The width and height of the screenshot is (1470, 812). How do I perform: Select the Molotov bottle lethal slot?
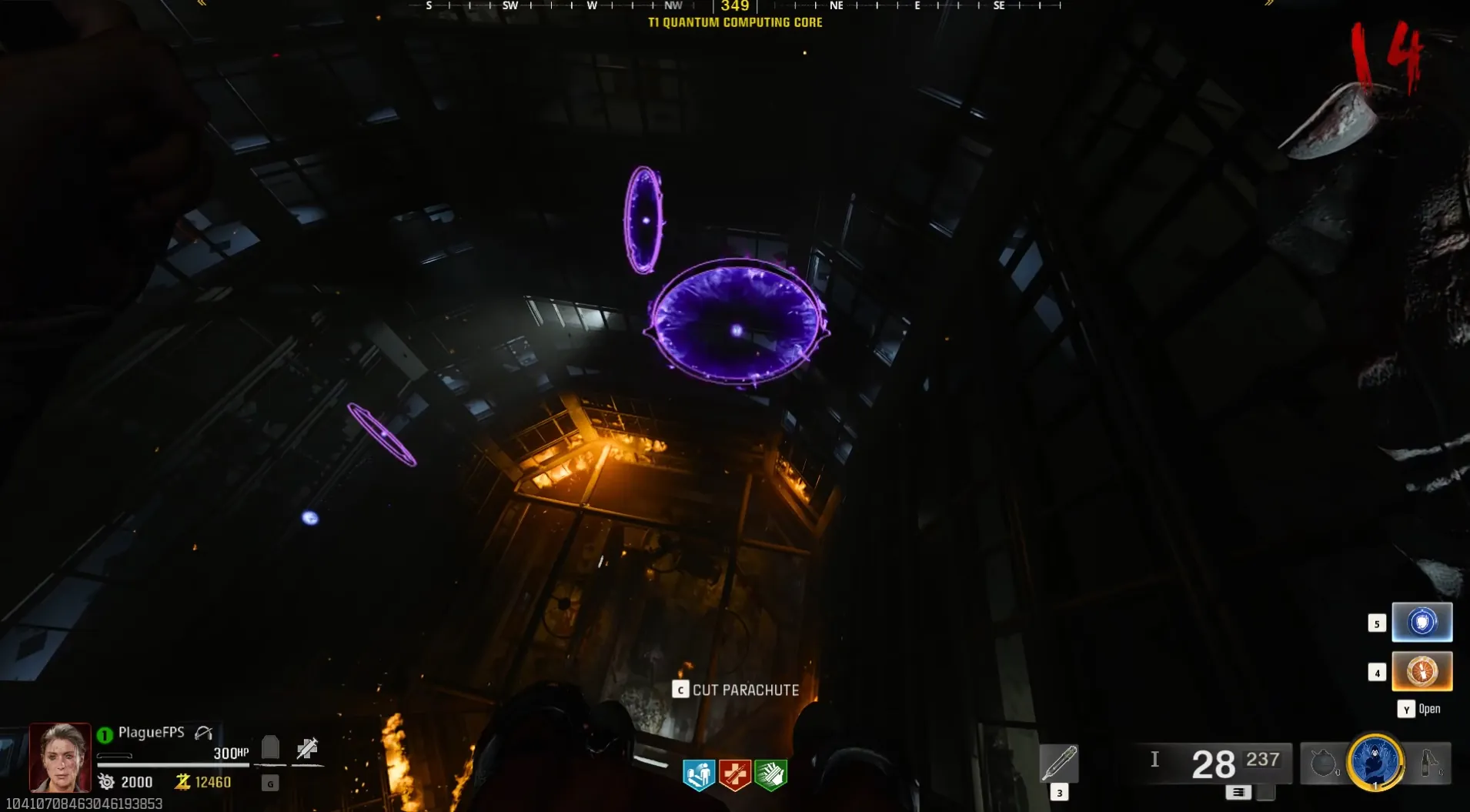[x=1429, y=764]
